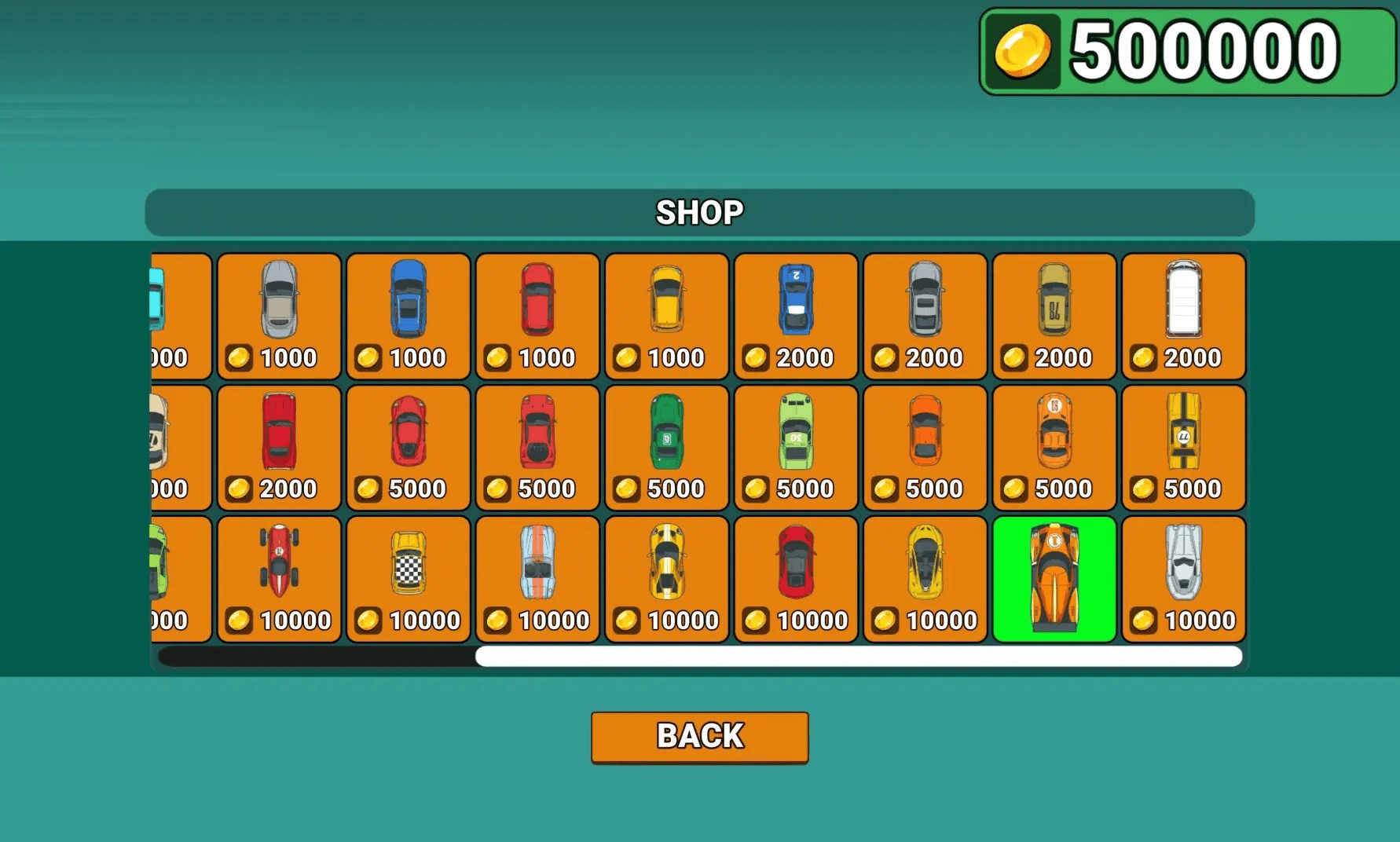
Task: Select the olive number 78 car
Action: tap(1054, 316)
